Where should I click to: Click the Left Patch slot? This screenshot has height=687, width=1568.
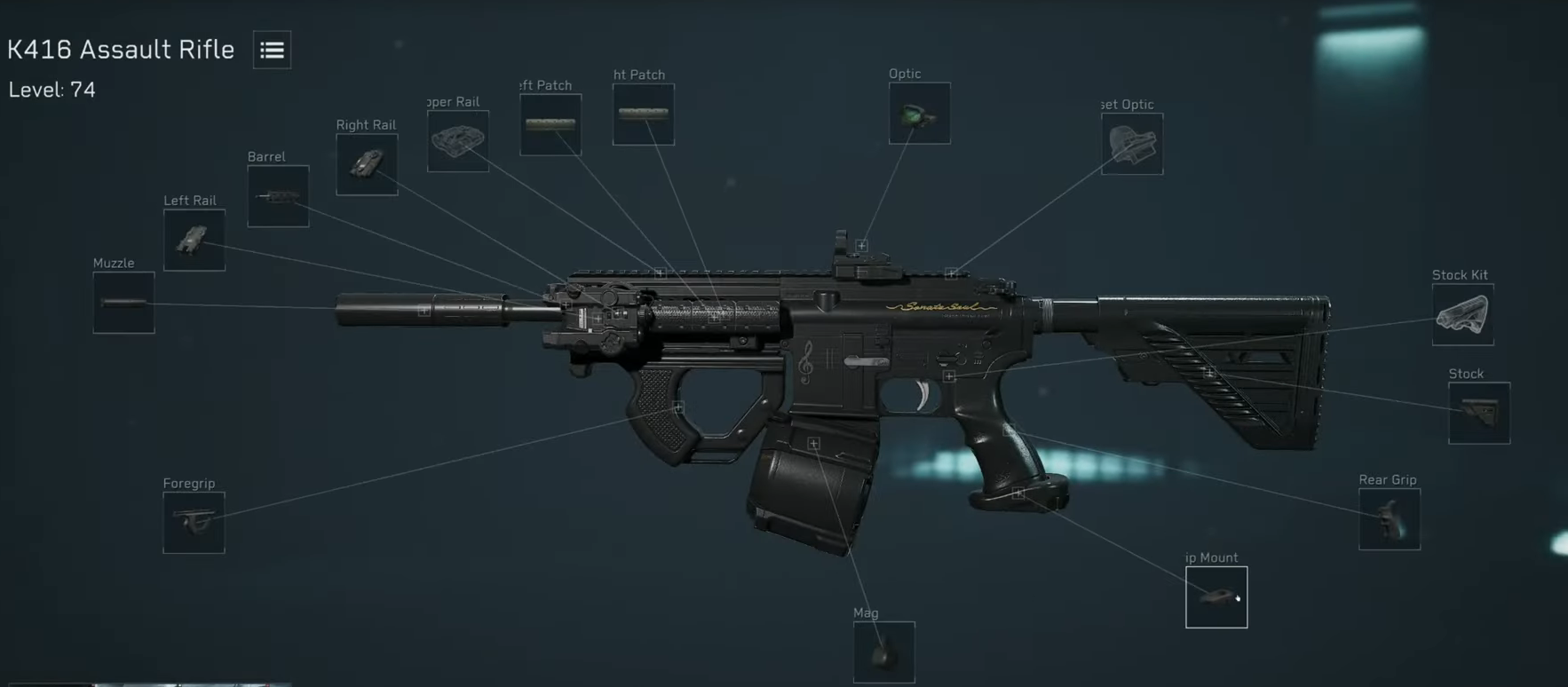click(x=550, y=123)
